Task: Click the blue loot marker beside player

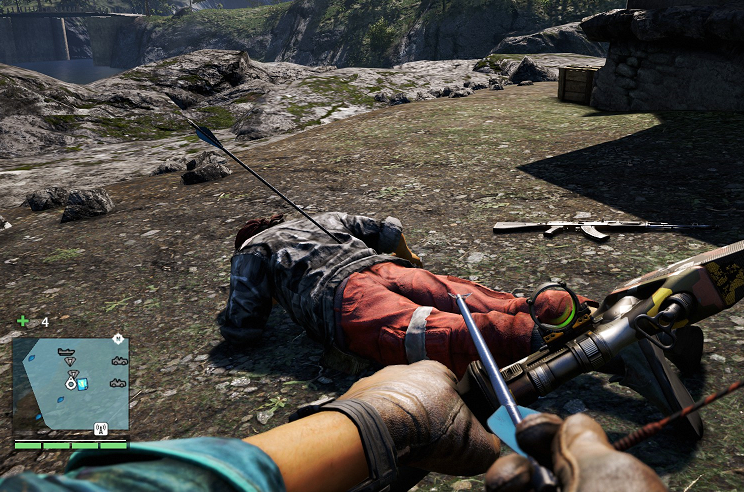Action: click(83, 384)
